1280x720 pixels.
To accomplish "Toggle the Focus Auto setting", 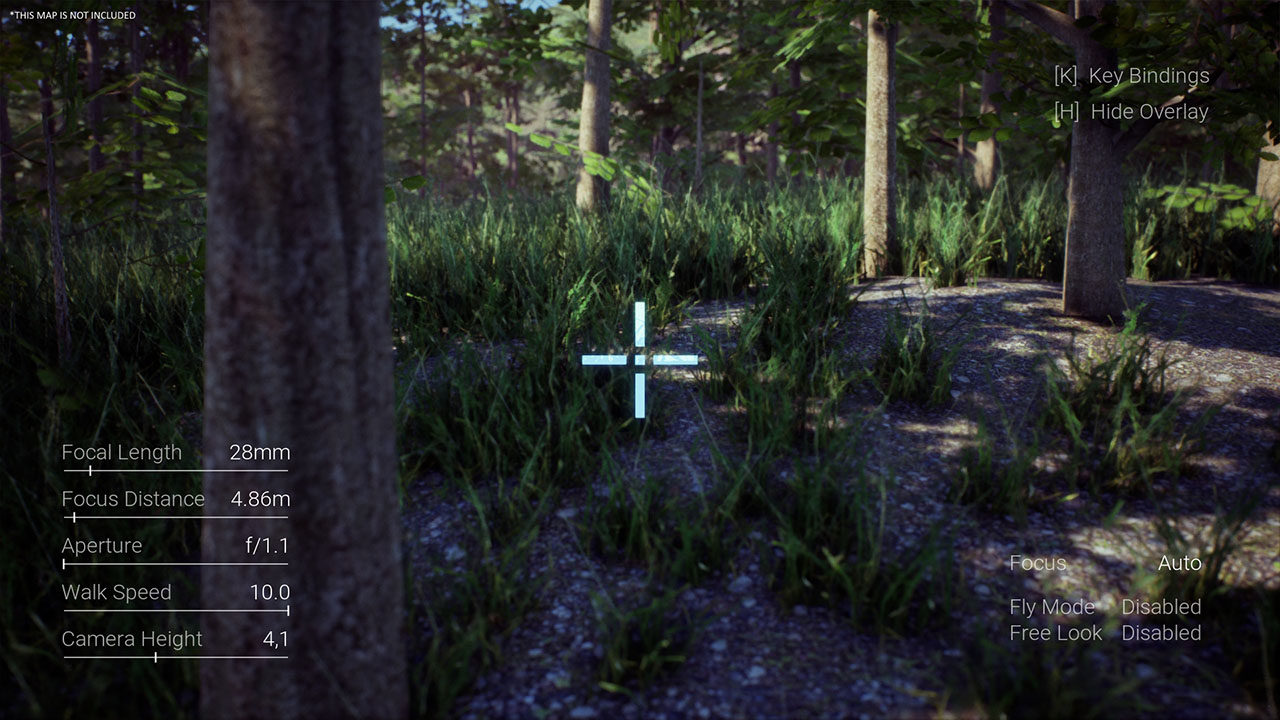I will 1179,563.
